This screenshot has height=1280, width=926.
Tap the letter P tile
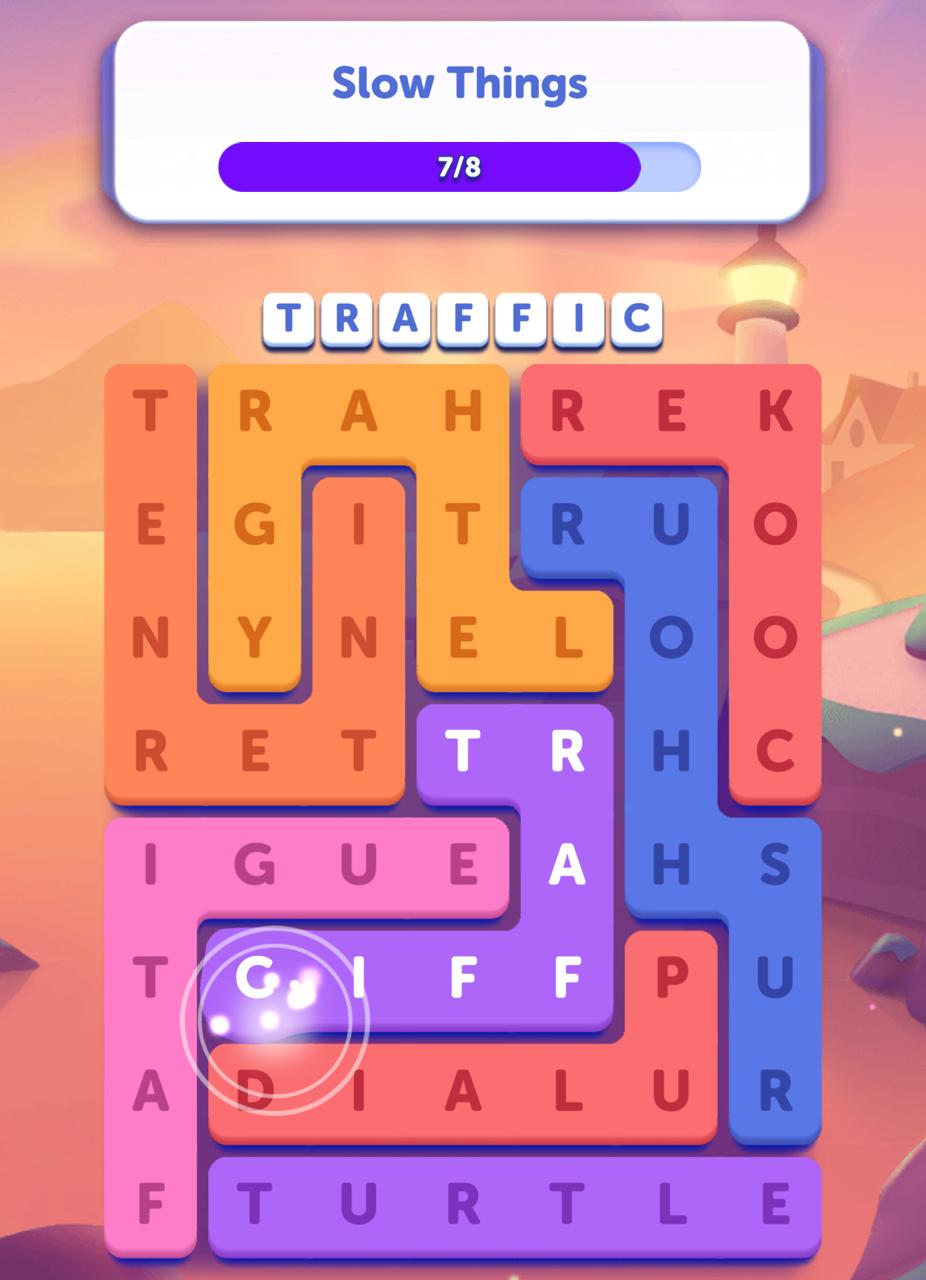point(671,980)
